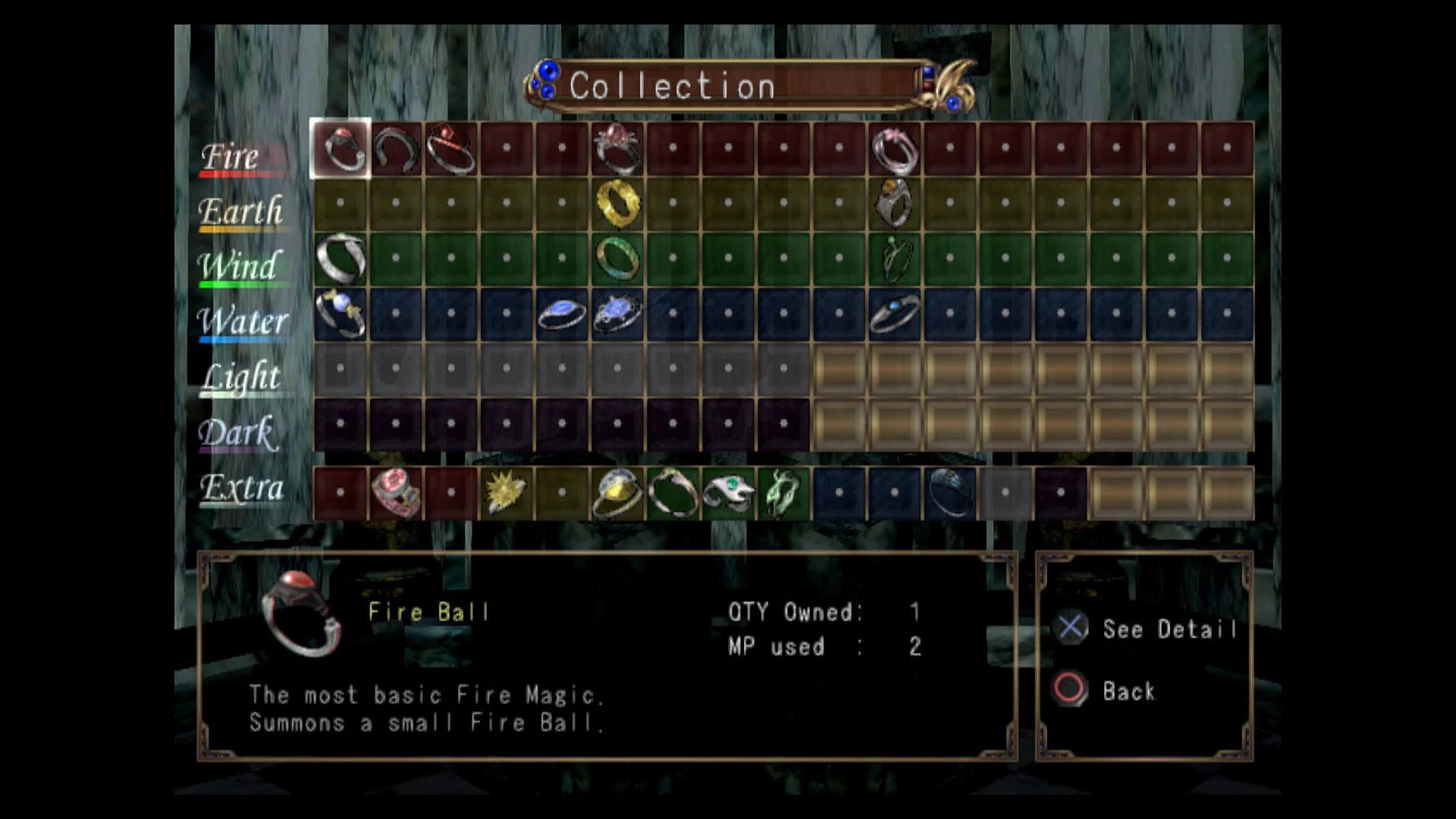Click the Water category label

(x=243, y=323)
